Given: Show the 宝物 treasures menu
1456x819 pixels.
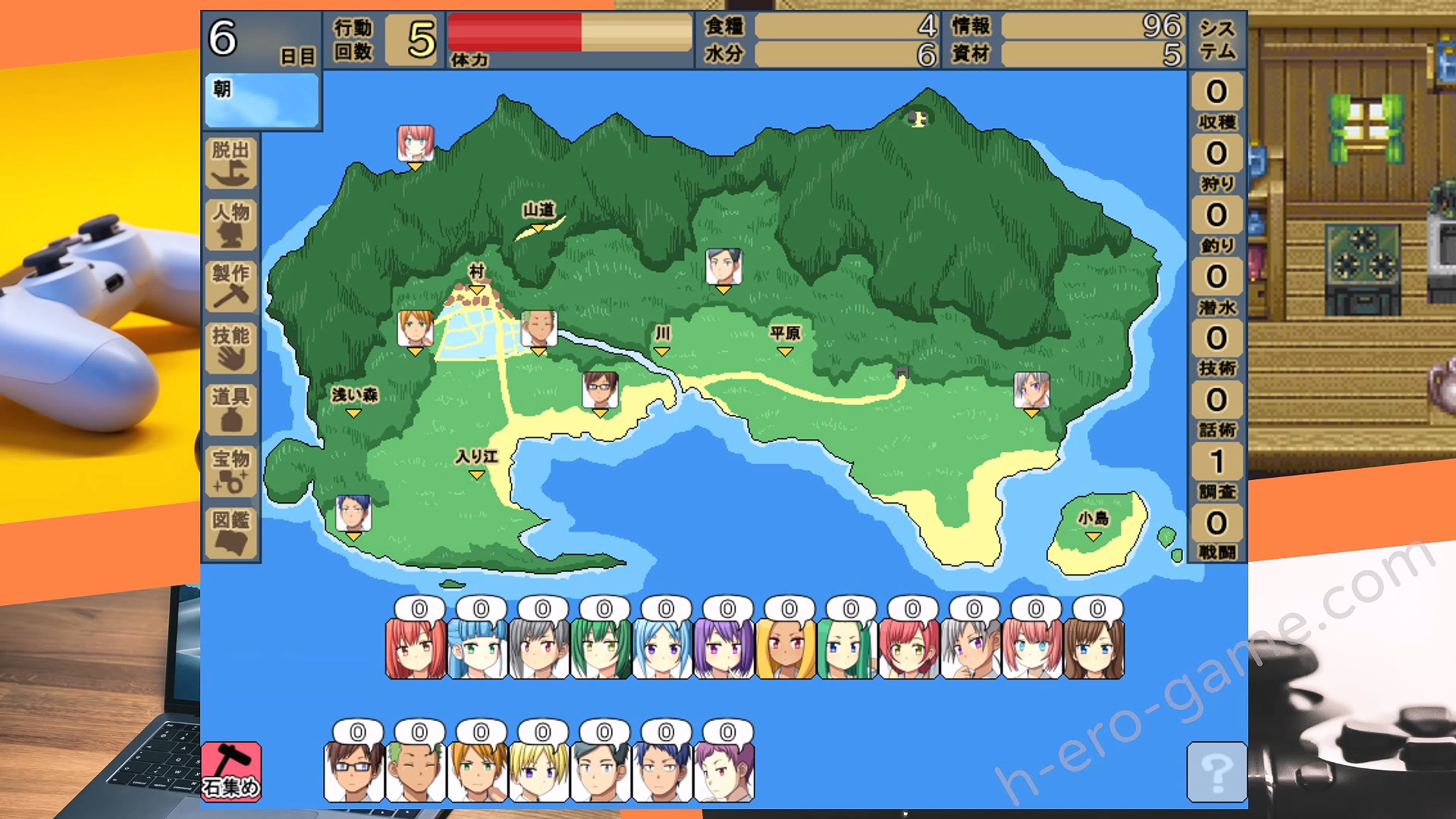Looking at the screenshot, I should tap(231, 471).
